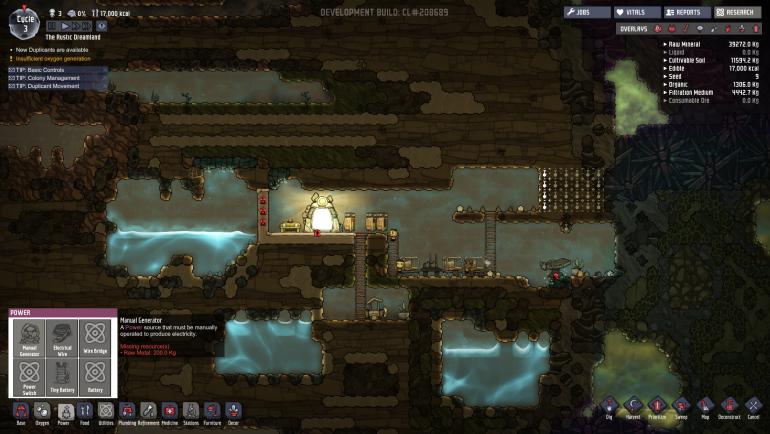Select the Sweep tool
Image resolution: width=770 pixels, height=434 pixels.
point(681,407)
